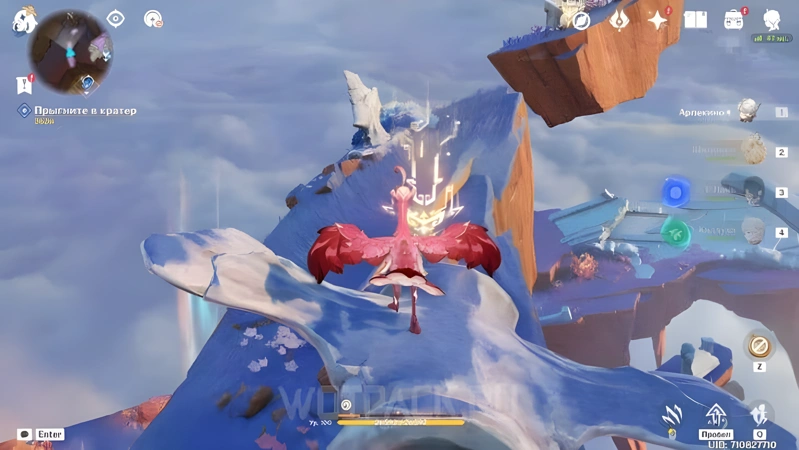799x450 pixels.
Task: Select the quest tracker "Прыгните в кратер"
Action: 85,111
